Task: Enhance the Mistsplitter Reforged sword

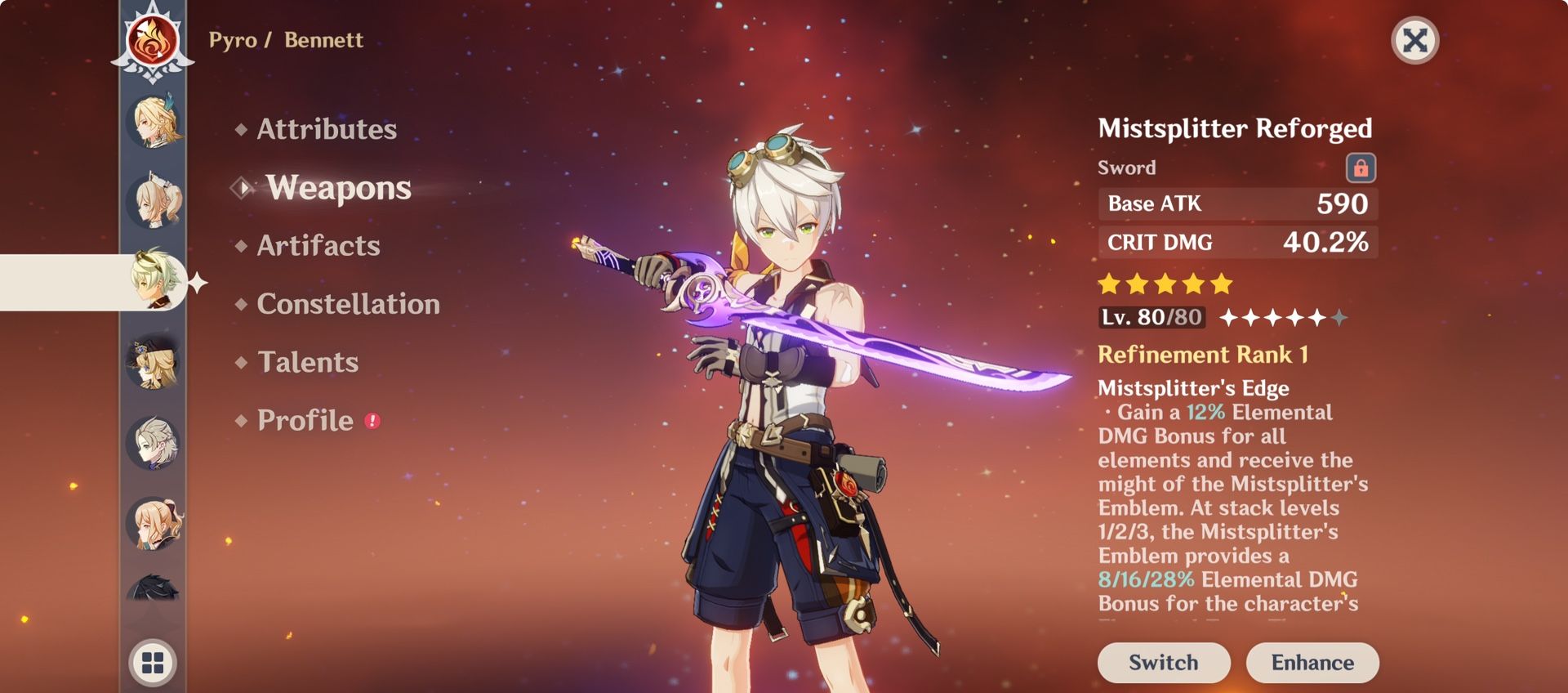Action: tap(1312, 662)
